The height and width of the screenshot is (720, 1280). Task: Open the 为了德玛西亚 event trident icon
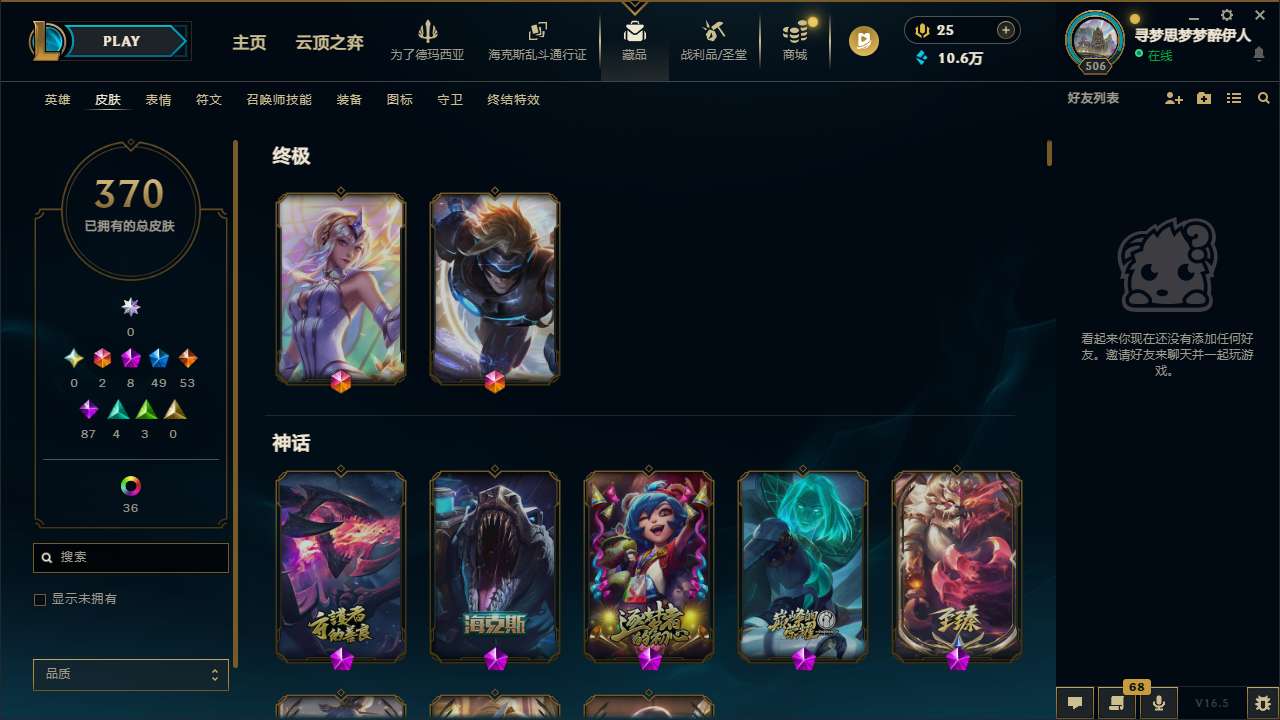click(x=428, y=33)
